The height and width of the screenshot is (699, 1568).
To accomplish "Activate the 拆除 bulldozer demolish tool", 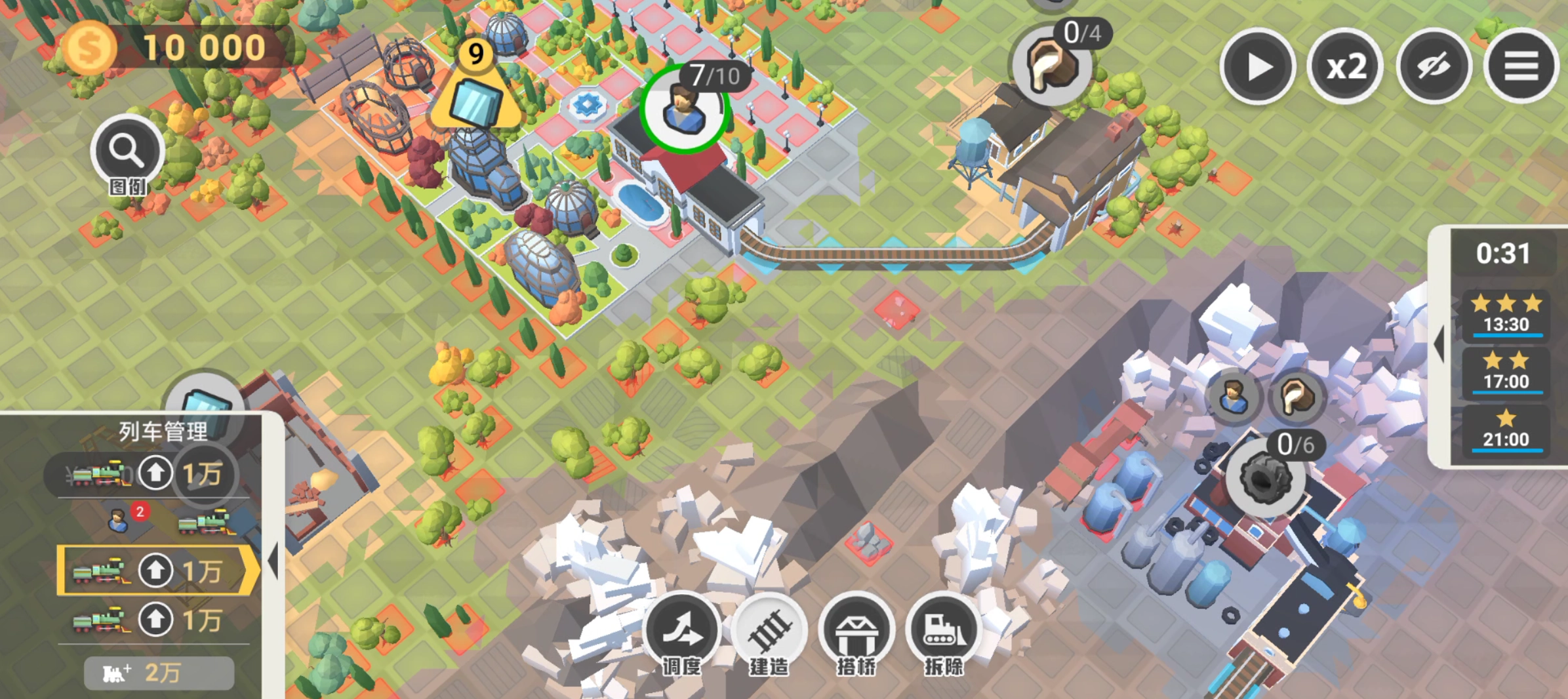I will 944,631.
